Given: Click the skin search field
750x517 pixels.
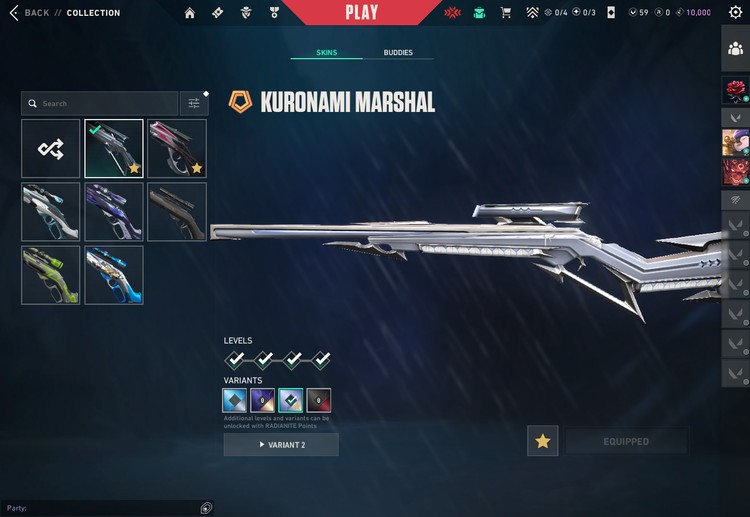Looking at the screenshot, I should (100, 103).
